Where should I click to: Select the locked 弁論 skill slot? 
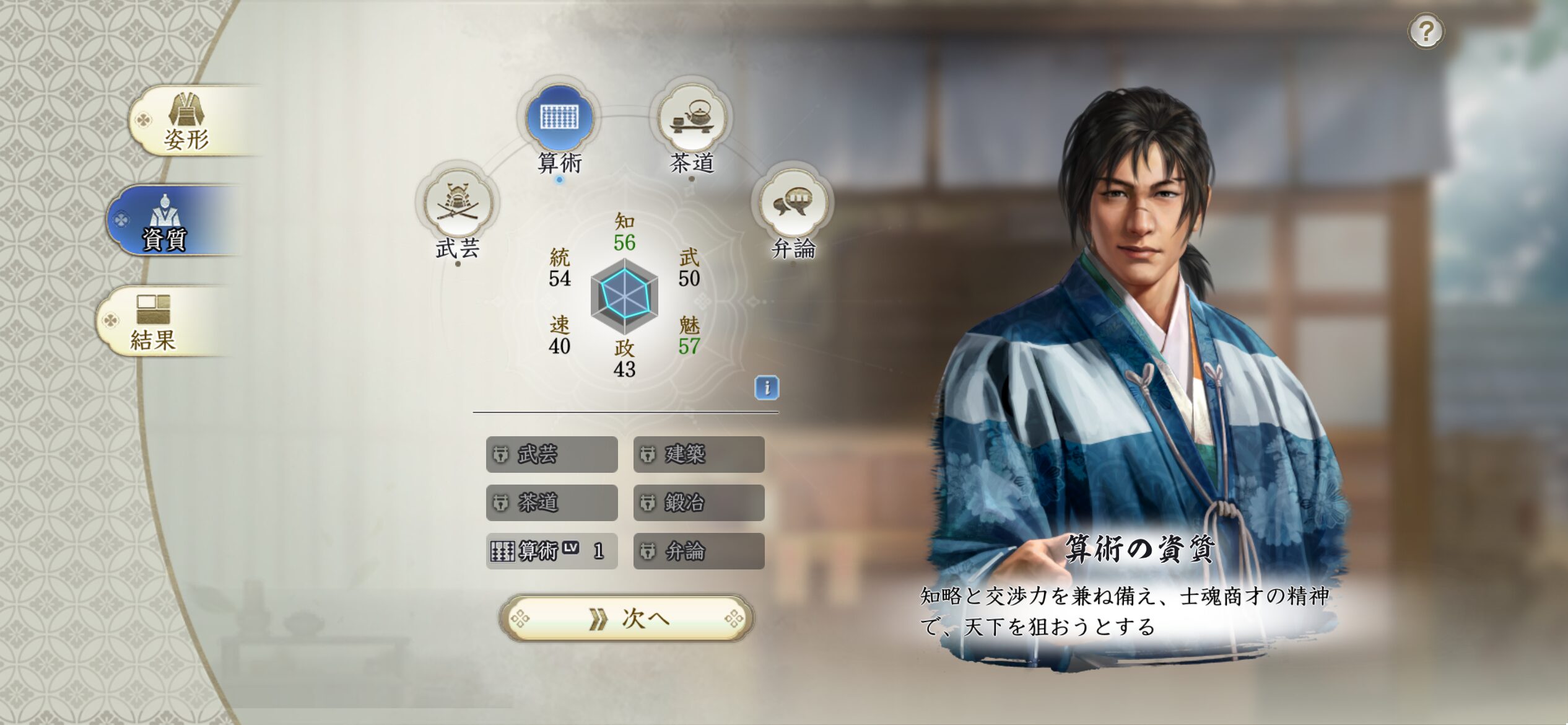699,551
